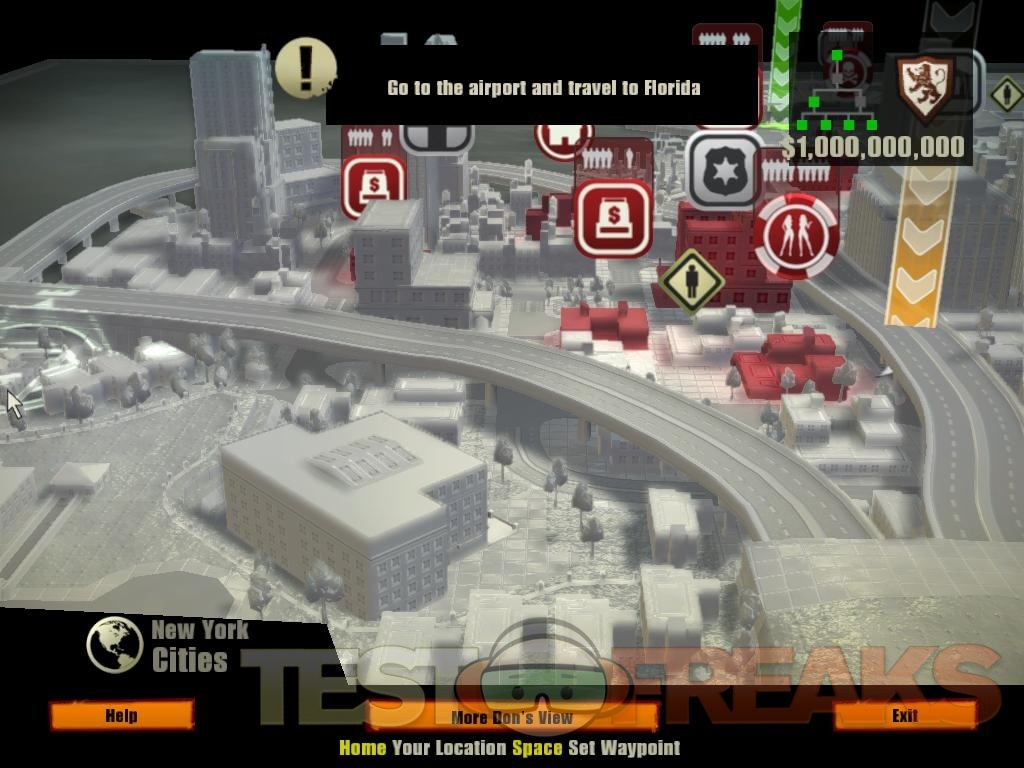Select the lion crest family shield
Viewport: 1024px width, 768px height.
(923, 88)
